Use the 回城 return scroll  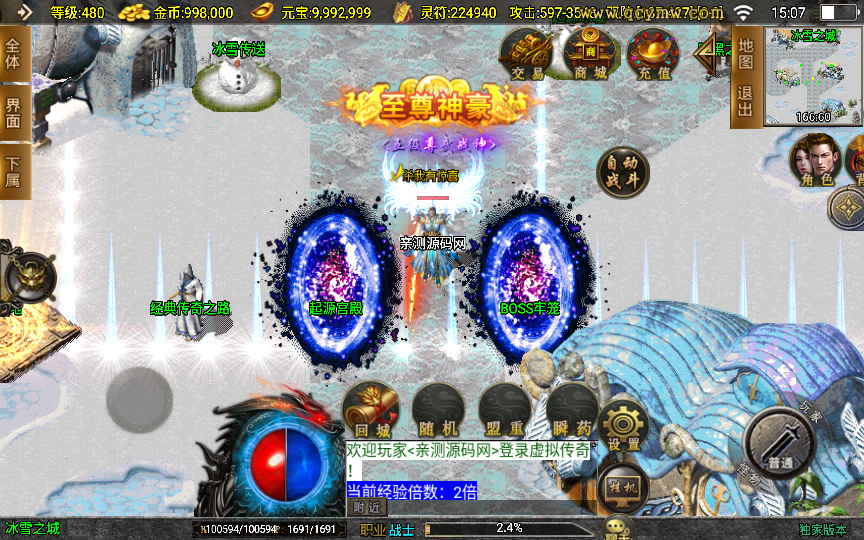pos(369,410)
